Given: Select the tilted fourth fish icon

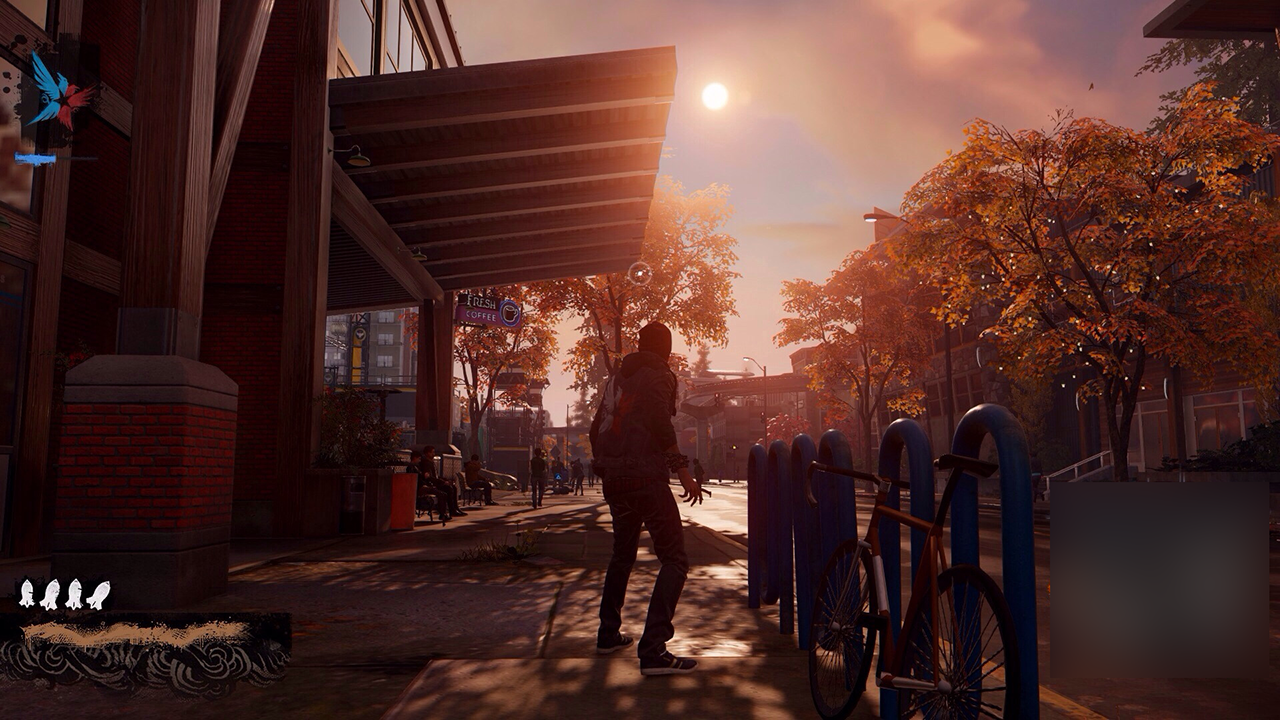Looking at the screenshot, I should click(98, 594).
